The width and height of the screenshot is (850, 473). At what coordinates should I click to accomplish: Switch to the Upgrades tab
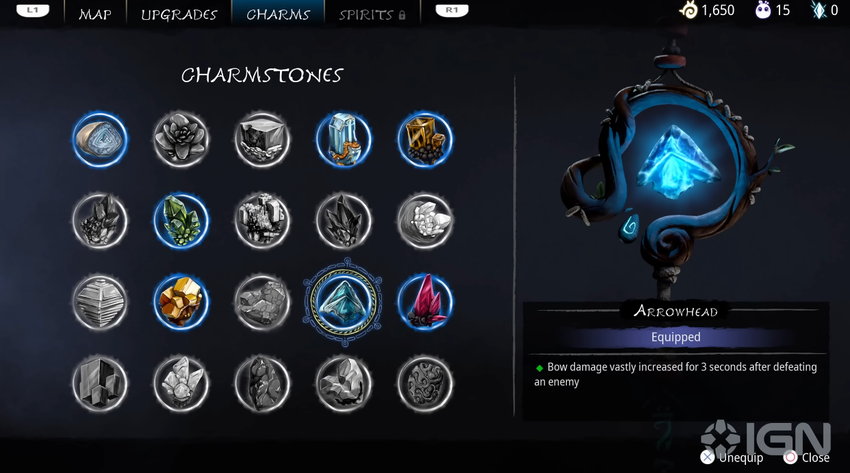(179, 14)
